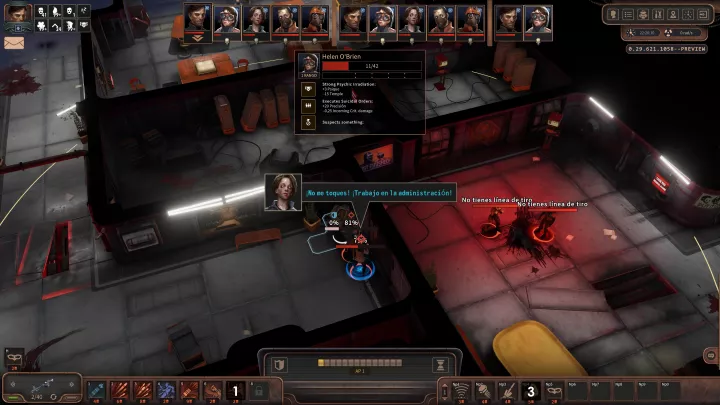
Task: Use the blue lightning ability icon
Action: pyautogui.click(x=166, y=391)
